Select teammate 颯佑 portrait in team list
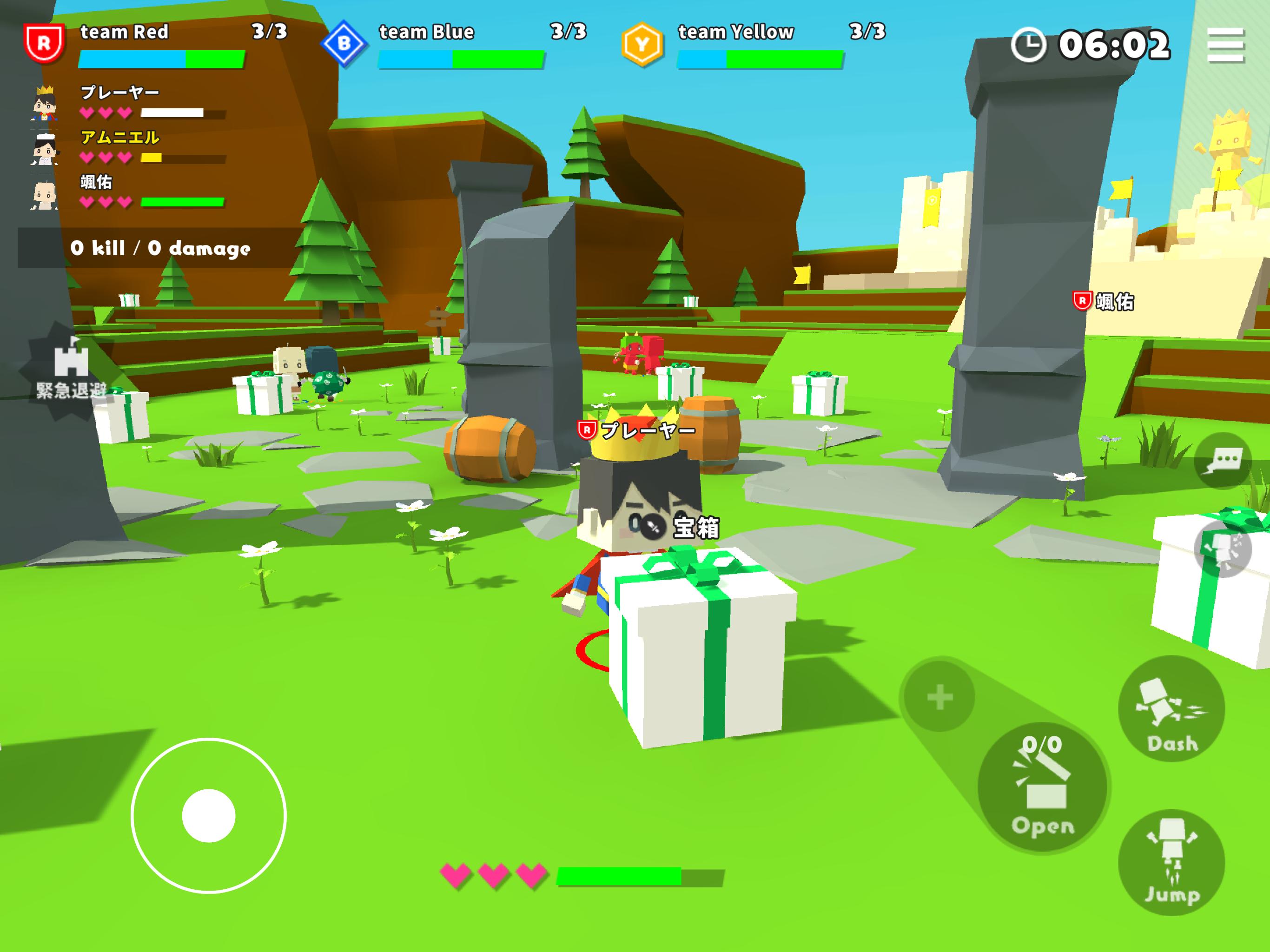Image resolution: width=1270 pixels, height=952 pixels. (44, 195)
